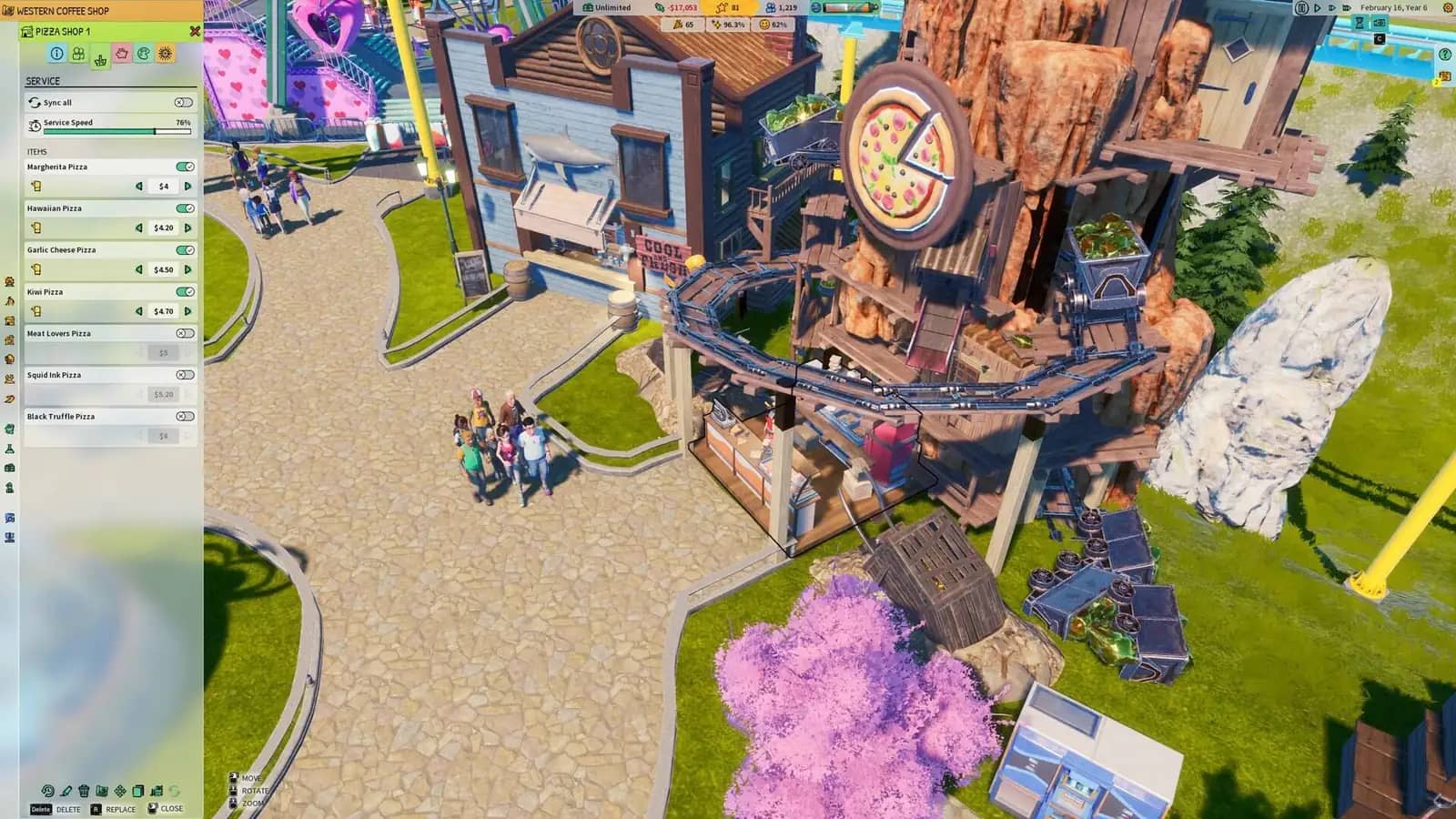Increase the Kiwi Pizza price with the right arrow
Screen dimensions: 1456x819
[188, 311]
